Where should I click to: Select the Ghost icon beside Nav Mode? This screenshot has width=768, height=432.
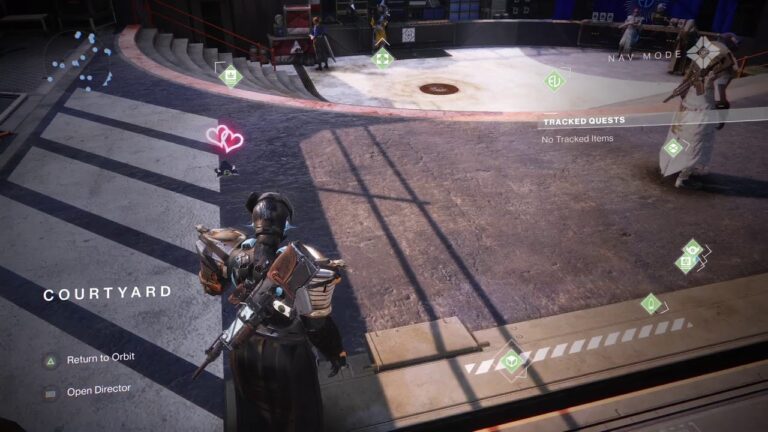tap(706, 51)
